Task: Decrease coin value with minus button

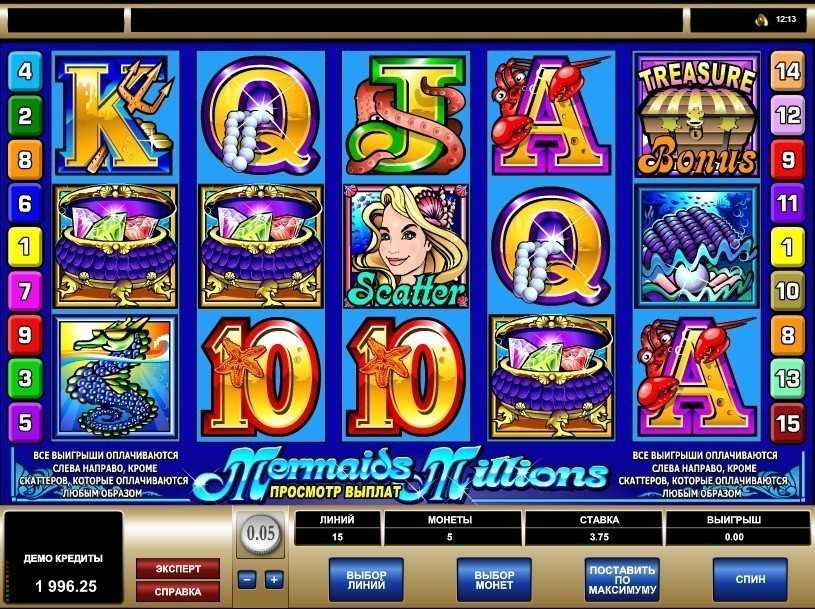Action: click(247, 579)
